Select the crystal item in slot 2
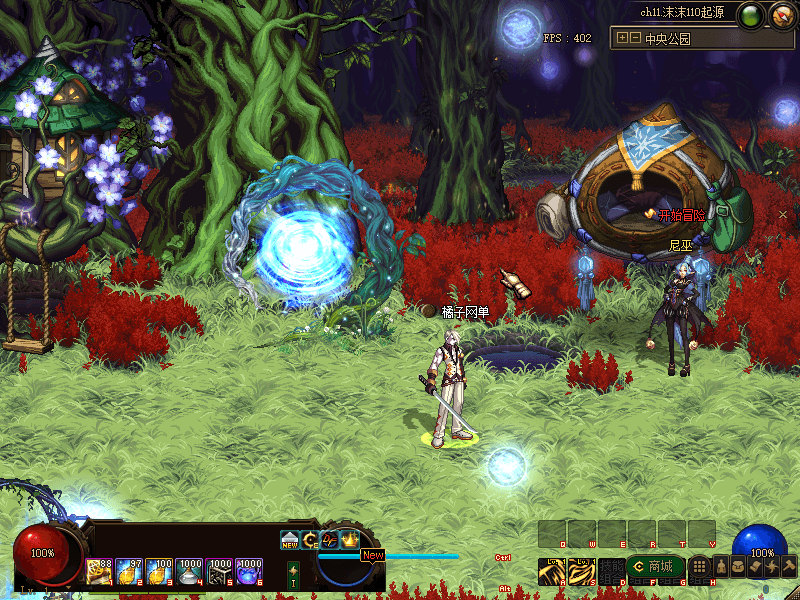Image resolution: width=800 pixels, height=600 pixels. (129, 571)
